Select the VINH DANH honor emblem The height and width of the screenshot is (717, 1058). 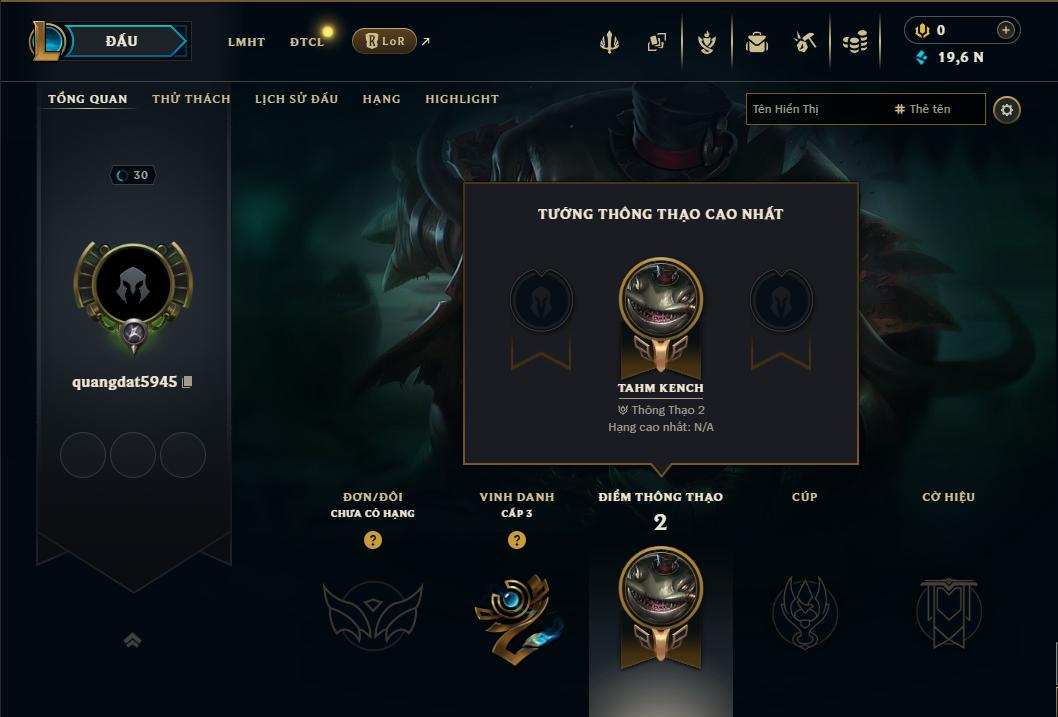(x=516, y=610)
